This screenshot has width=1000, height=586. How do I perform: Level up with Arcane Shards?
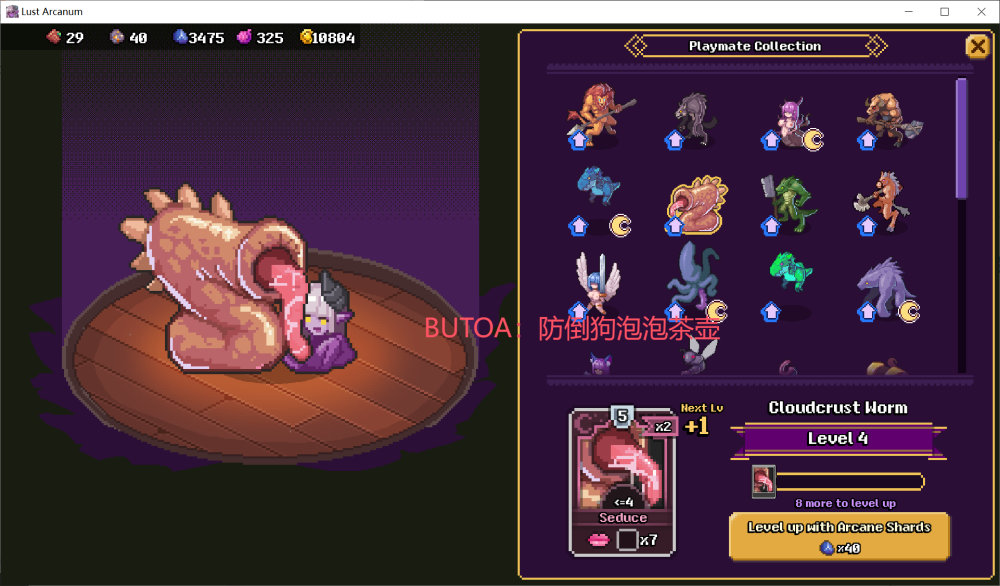839,537
